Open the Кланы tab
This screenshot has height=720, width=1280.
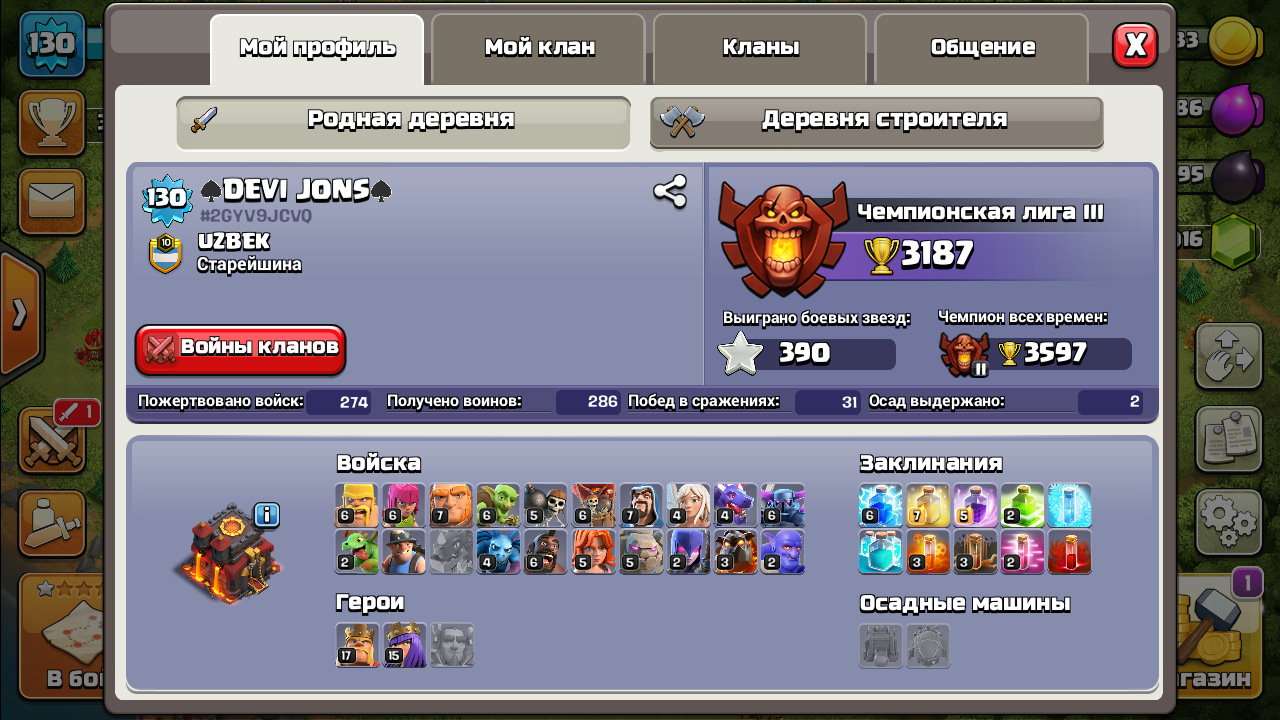760,48
